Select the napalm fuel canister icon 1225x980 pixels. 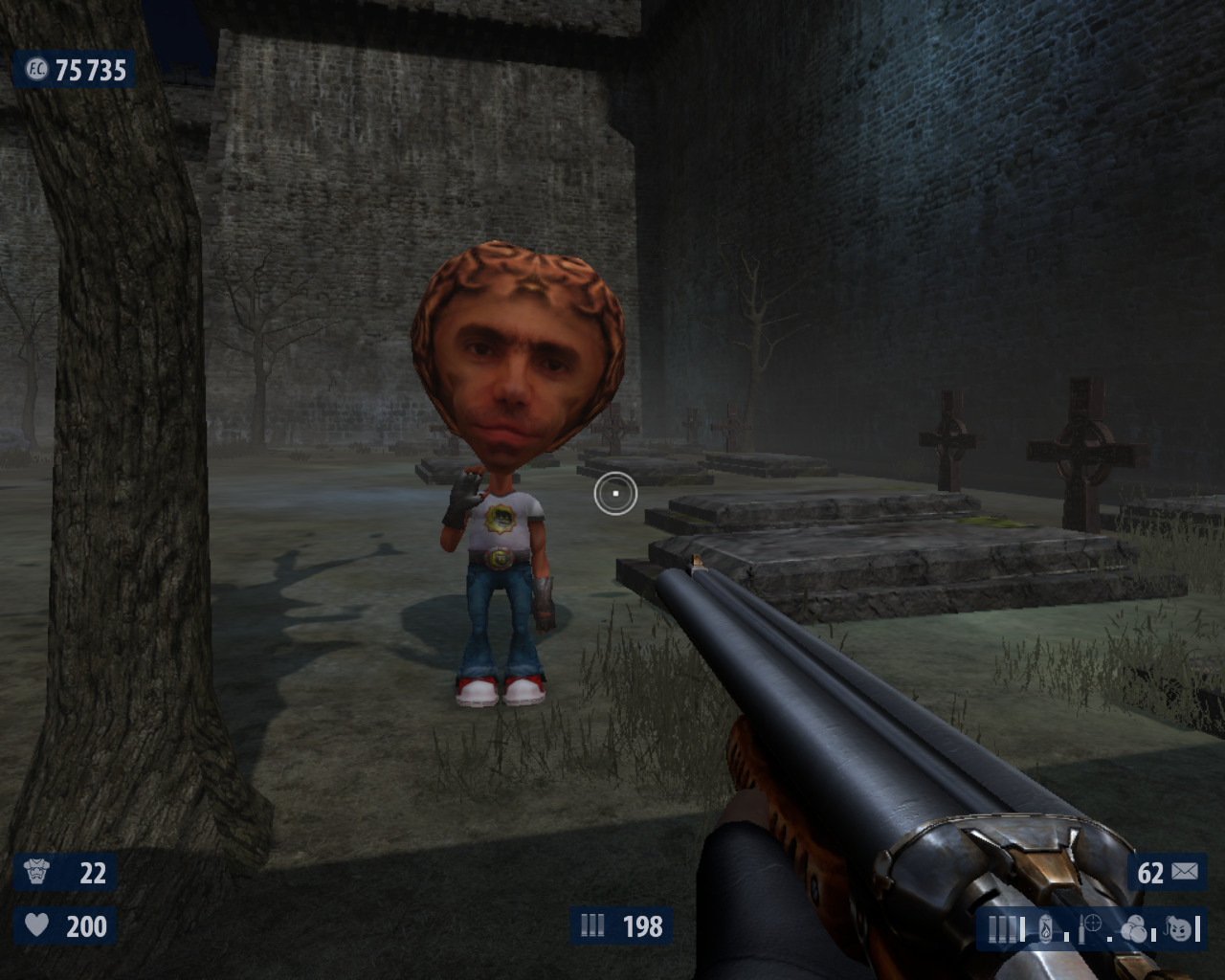[1045, 928]
